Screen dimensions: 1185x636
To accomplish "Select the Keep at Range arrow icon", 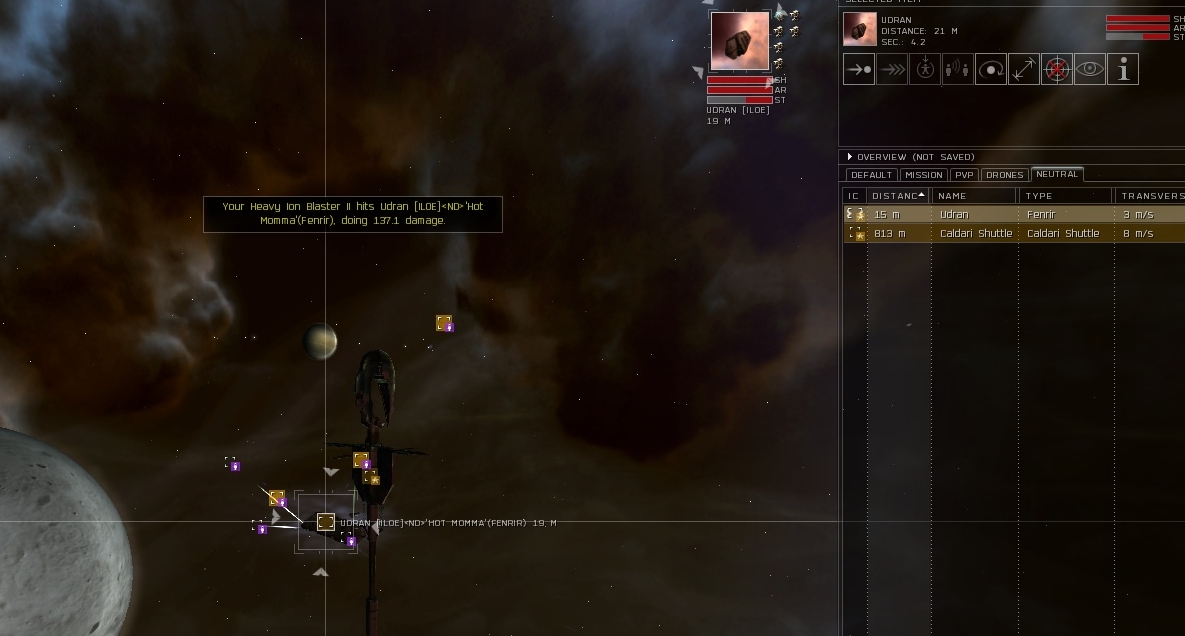I will 1024,70.
